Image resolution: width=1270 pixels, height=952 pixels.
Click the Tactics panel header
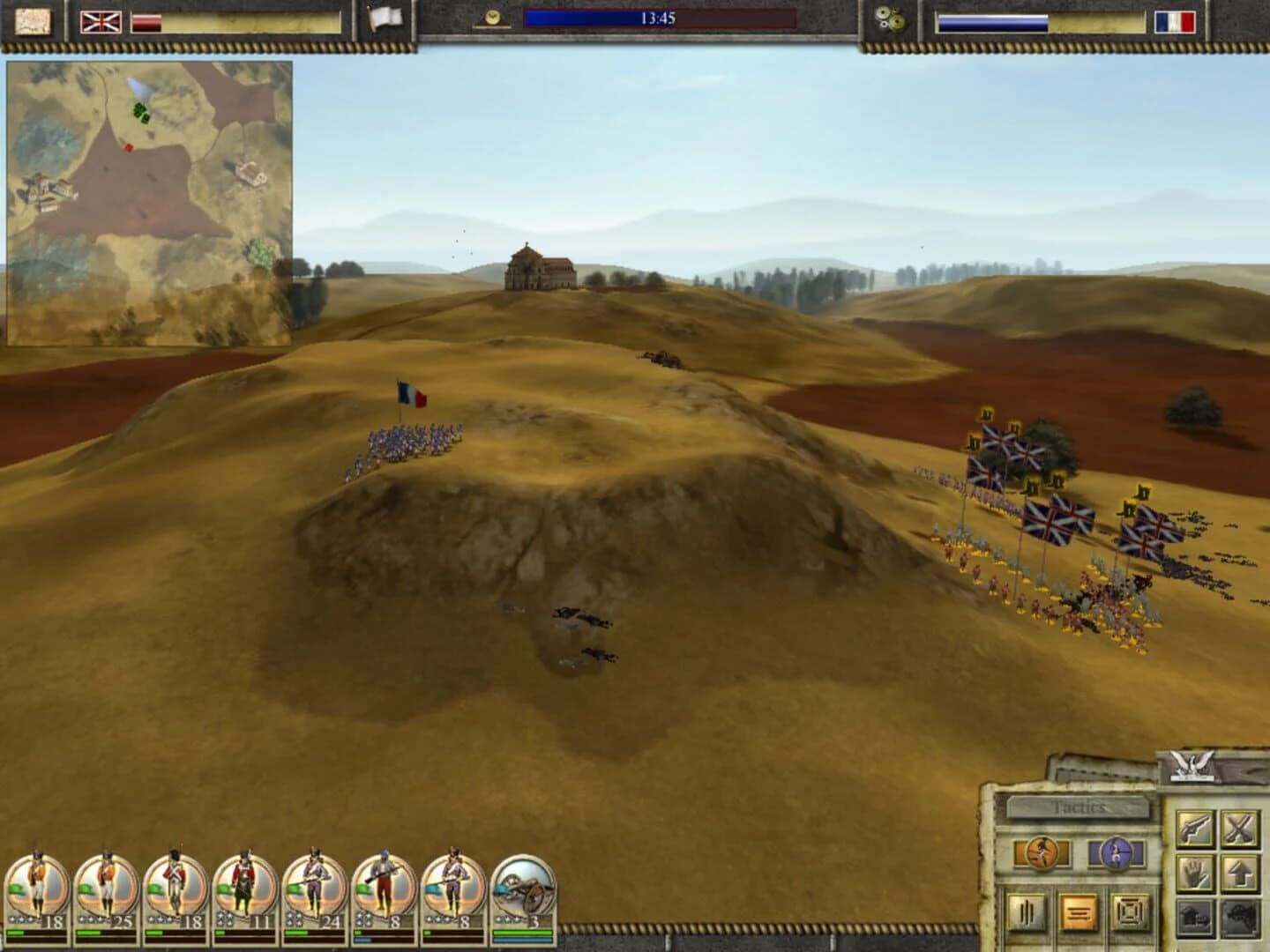(x=1080, y=806)
